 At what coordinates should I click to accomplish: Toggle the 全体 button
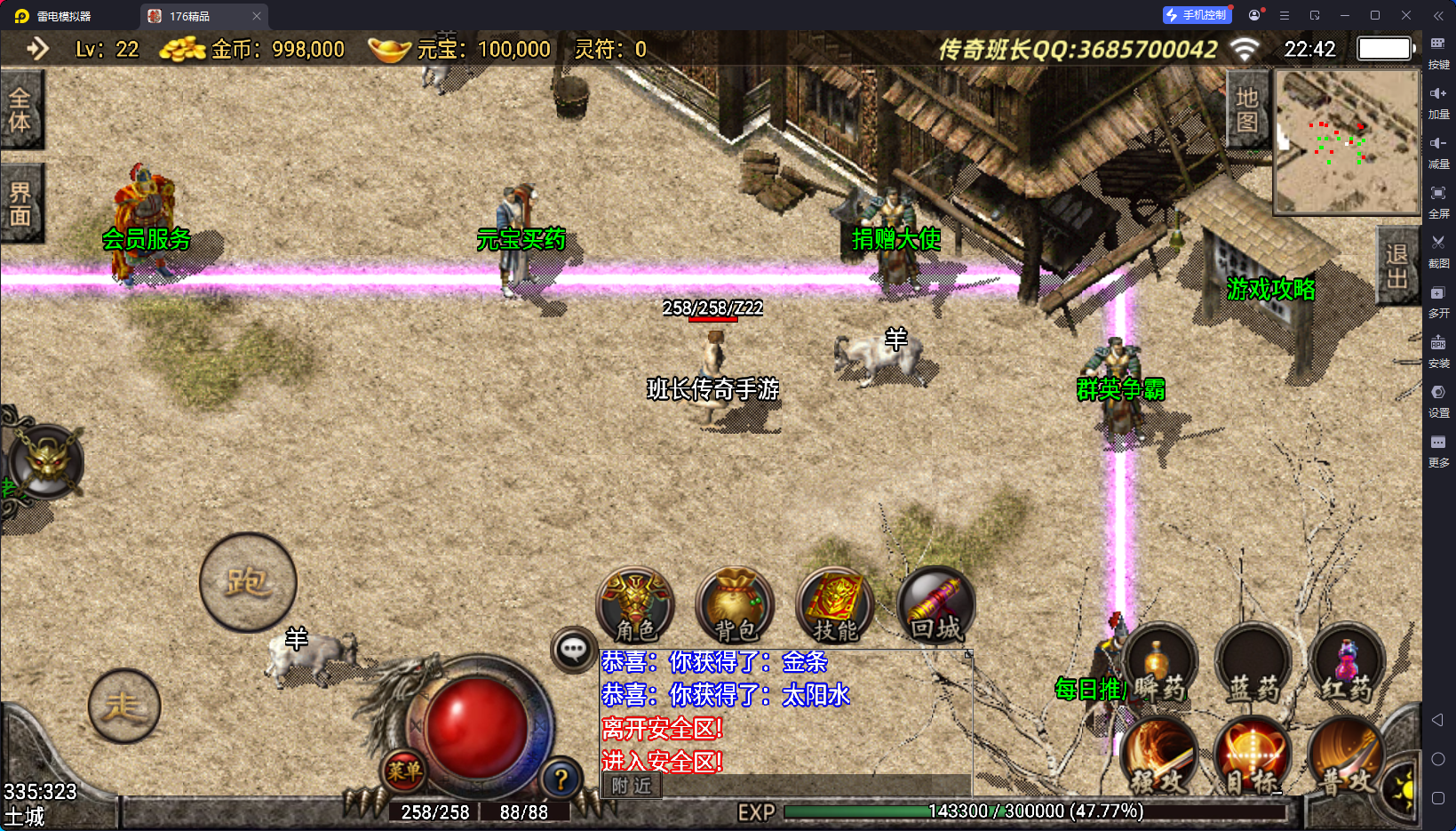pyautogui.click(x=20, y=109)
